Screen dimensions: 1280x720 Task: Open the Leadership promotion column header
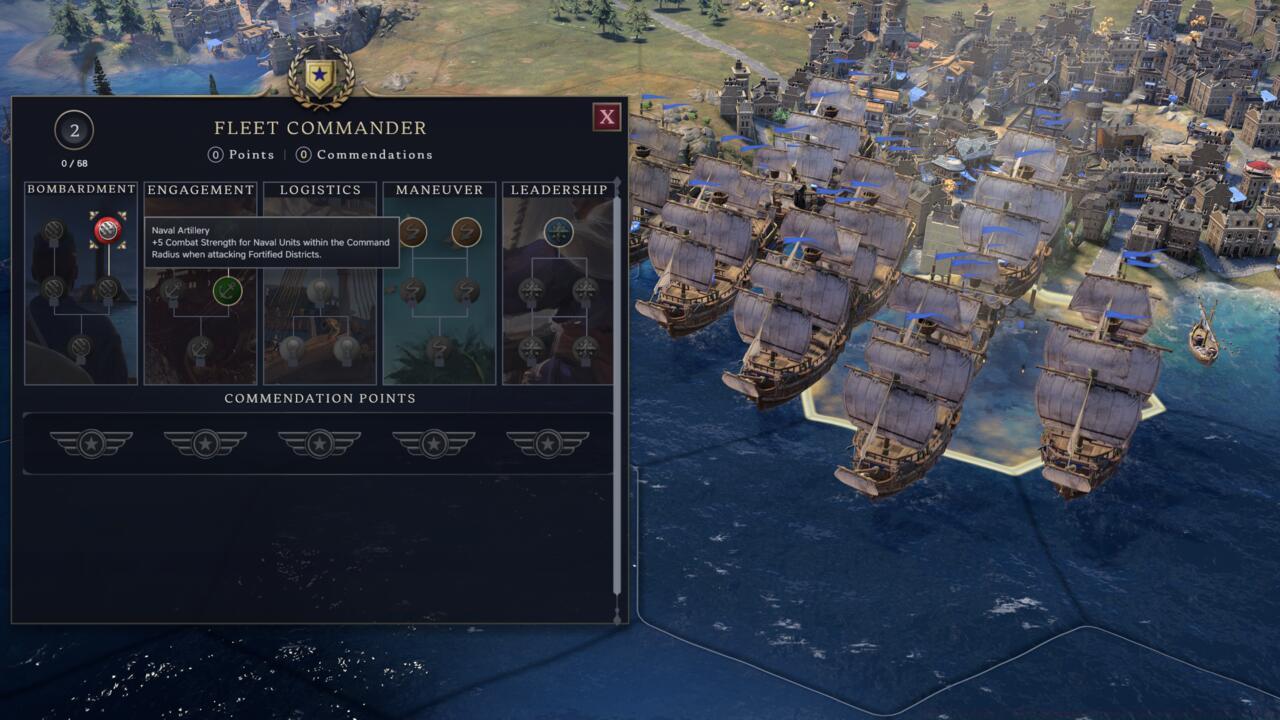coord(558,189)
